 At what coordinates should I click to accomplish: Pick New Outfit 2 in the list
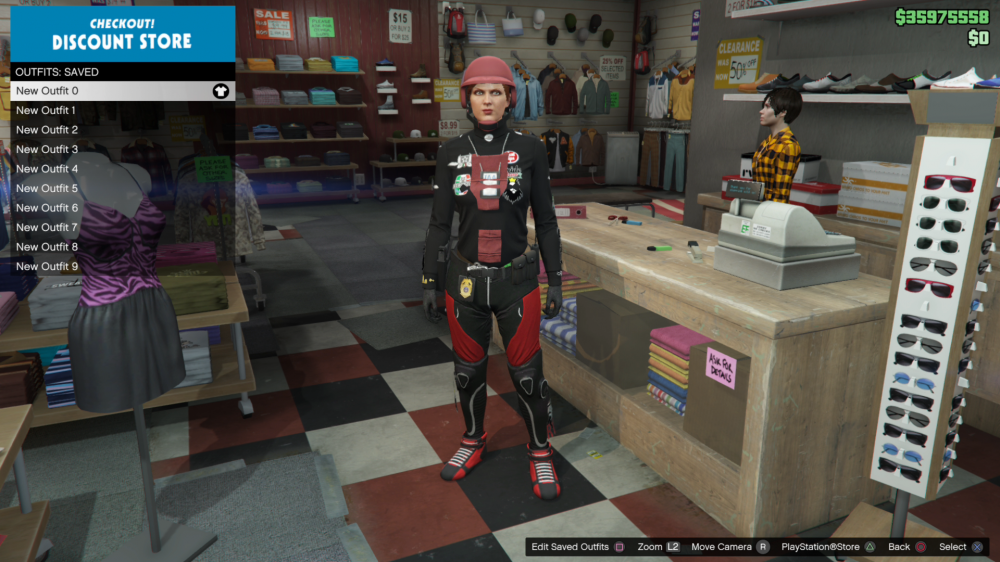click(x=47, y=130)
